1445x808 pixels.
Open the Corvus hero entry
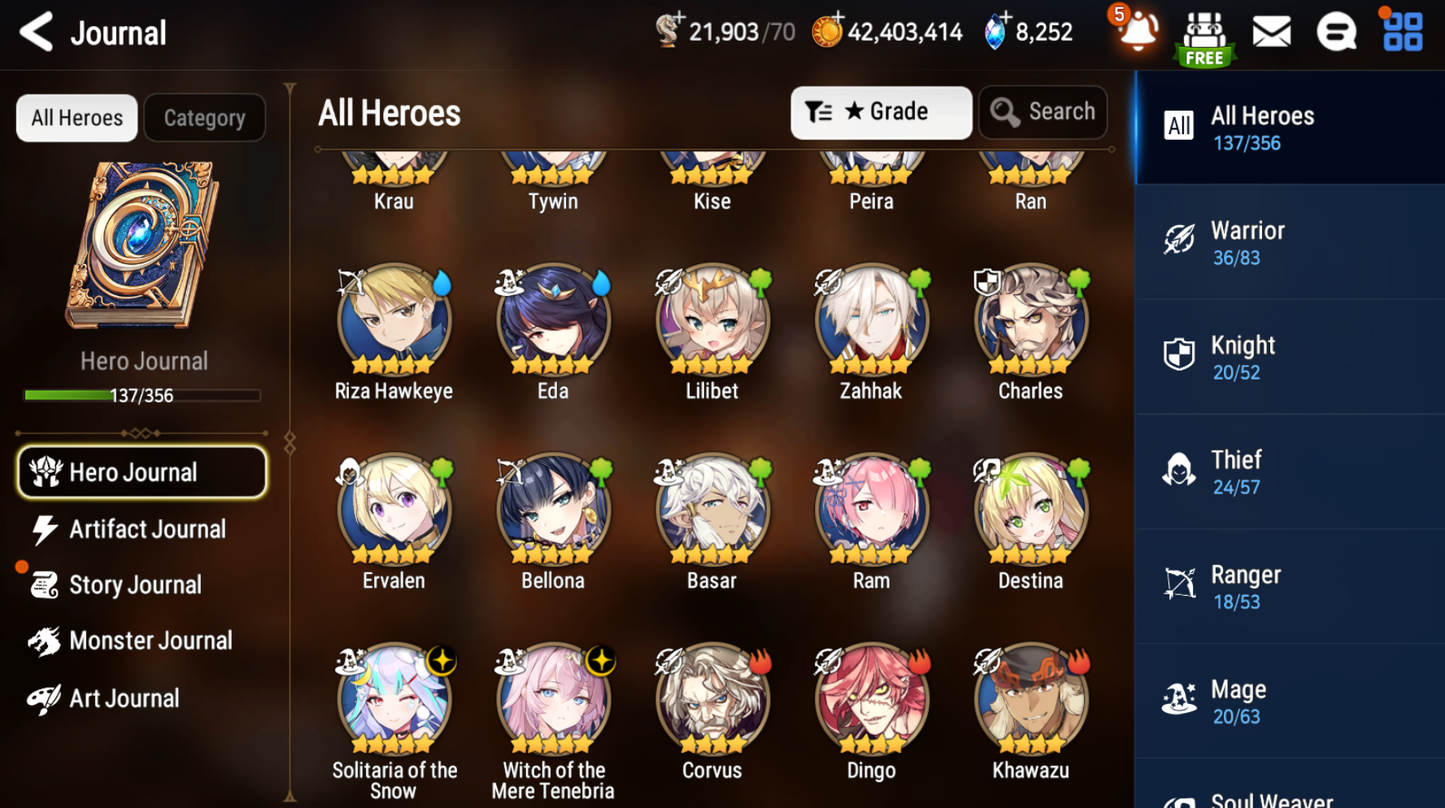pos(712,700)
